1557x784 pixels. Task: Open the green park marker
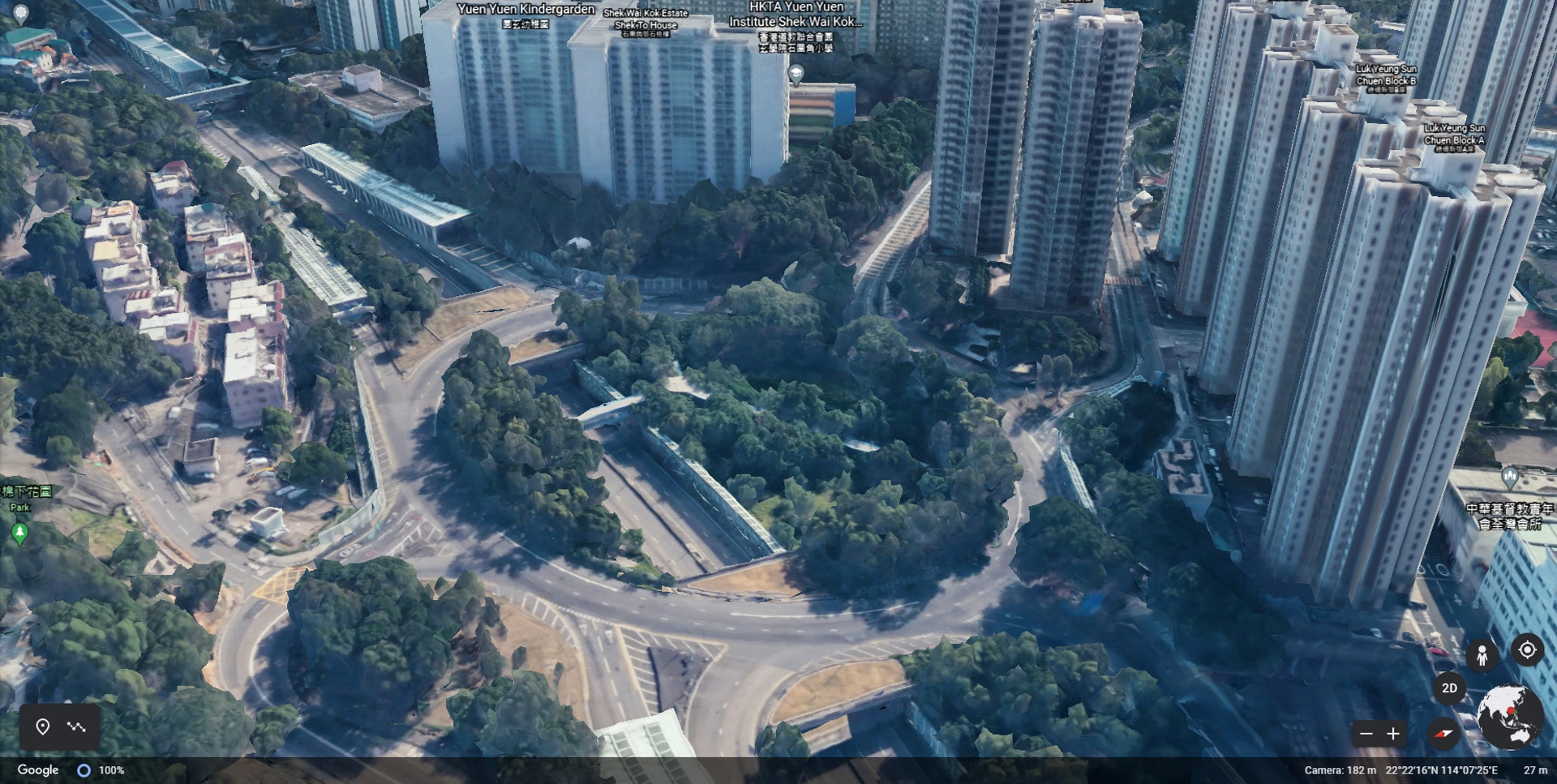pos(20,532)
